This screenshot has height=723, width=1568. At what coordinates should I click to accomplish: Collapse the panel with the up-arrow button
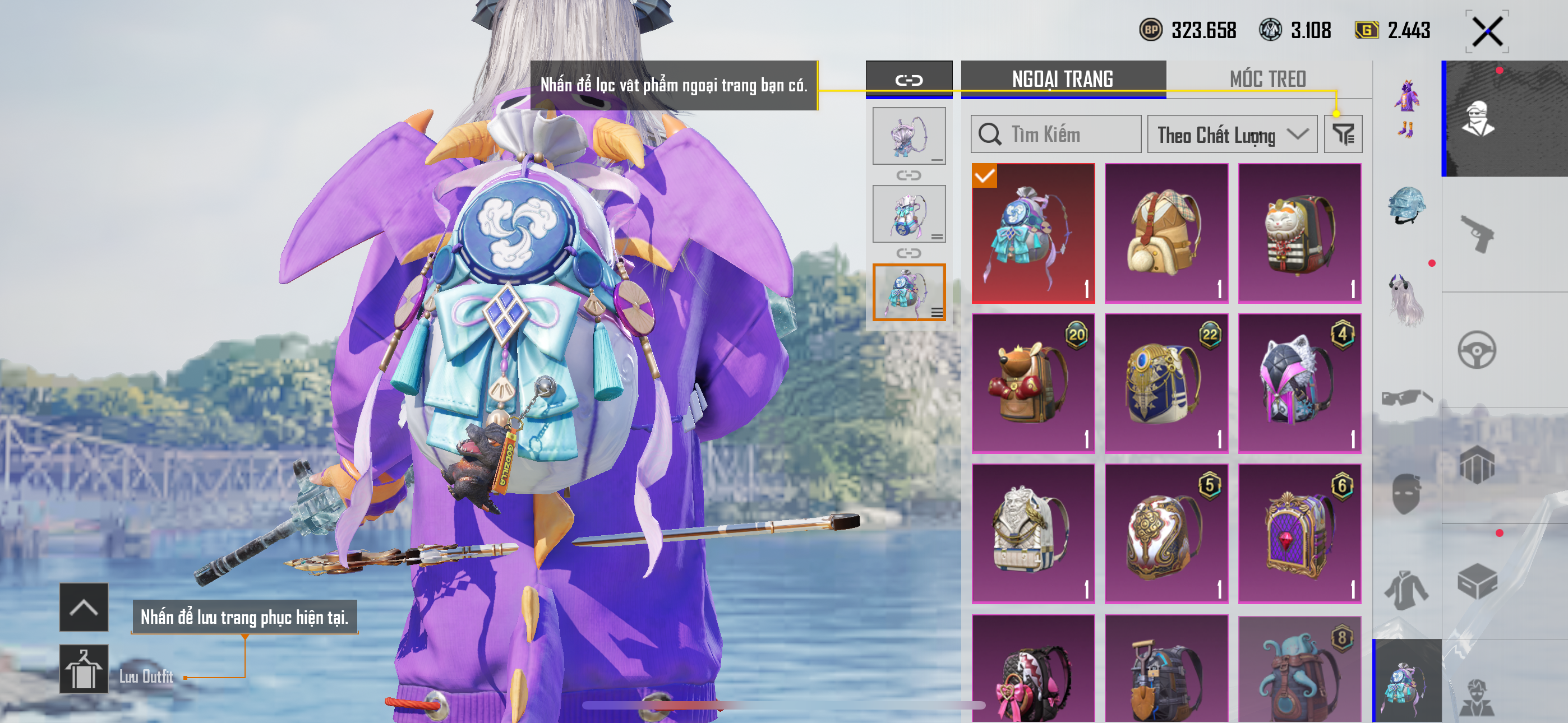84,608
